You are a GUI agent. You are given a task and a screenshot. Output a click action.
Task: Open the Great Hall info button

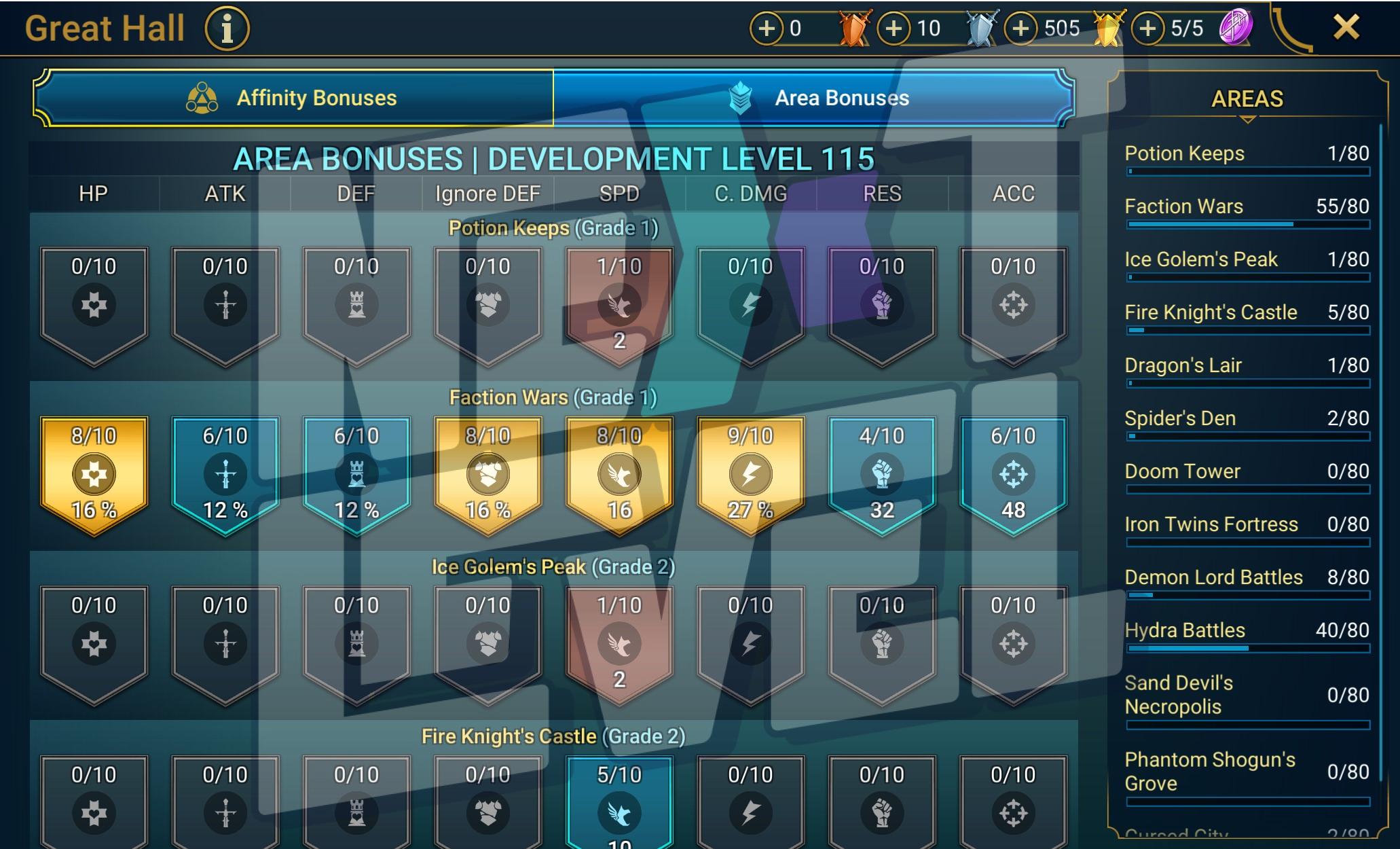227,29
